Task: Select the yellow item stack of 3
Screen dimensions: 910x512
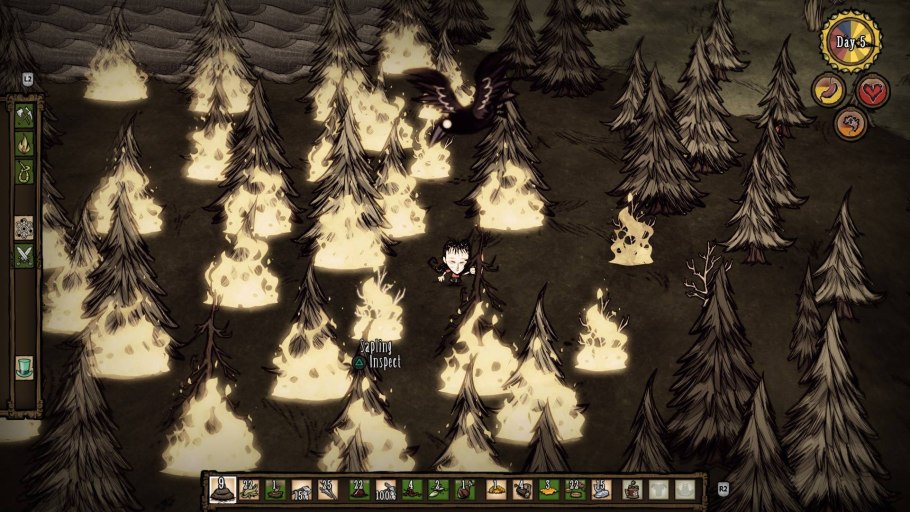Action: [549, 490]
